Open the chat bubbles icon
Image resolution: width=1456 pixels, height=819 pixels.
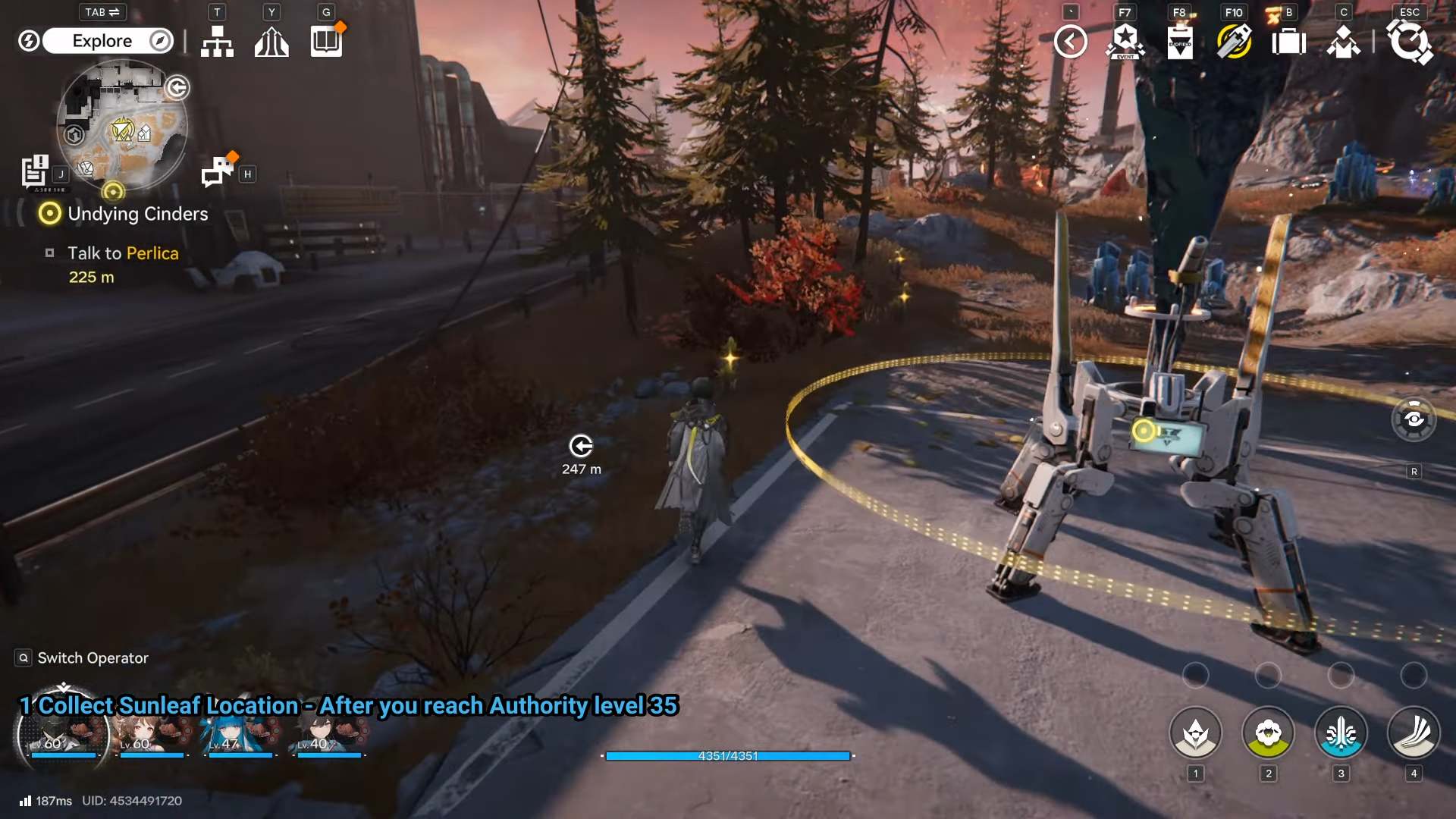click(218, 171)
